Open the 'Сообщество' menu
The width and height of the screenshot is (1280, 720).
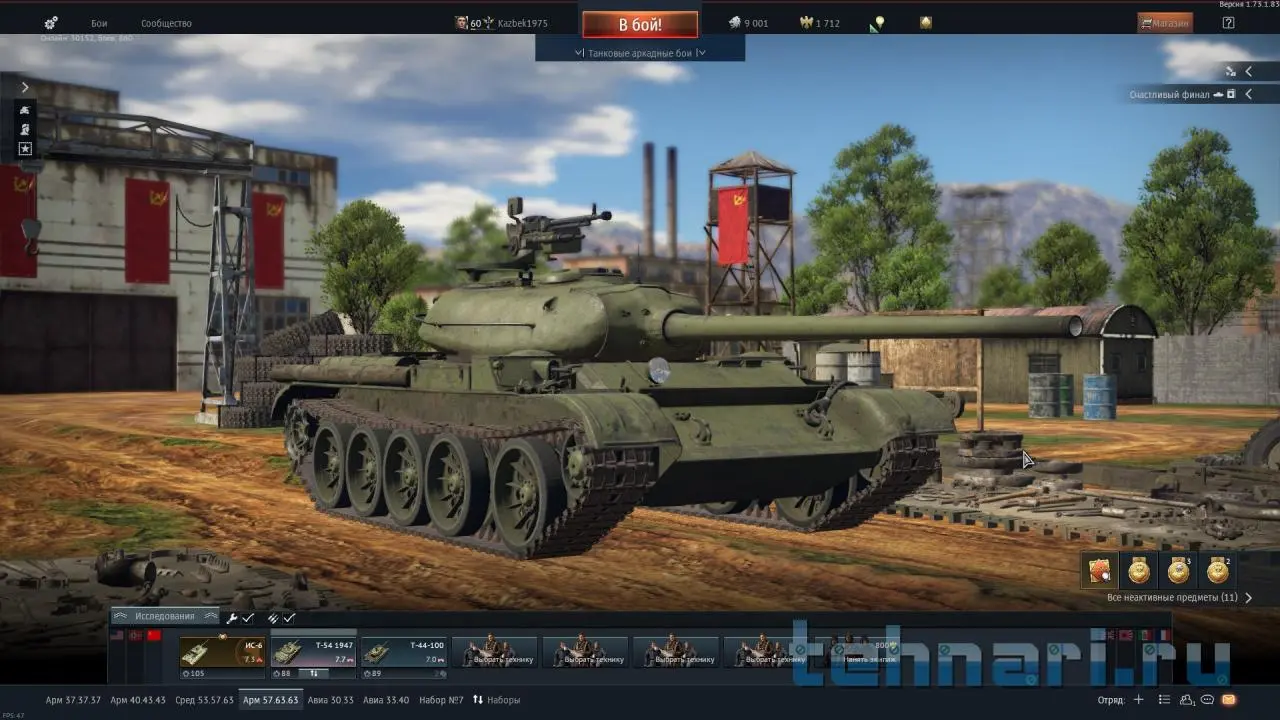(166, 23)
